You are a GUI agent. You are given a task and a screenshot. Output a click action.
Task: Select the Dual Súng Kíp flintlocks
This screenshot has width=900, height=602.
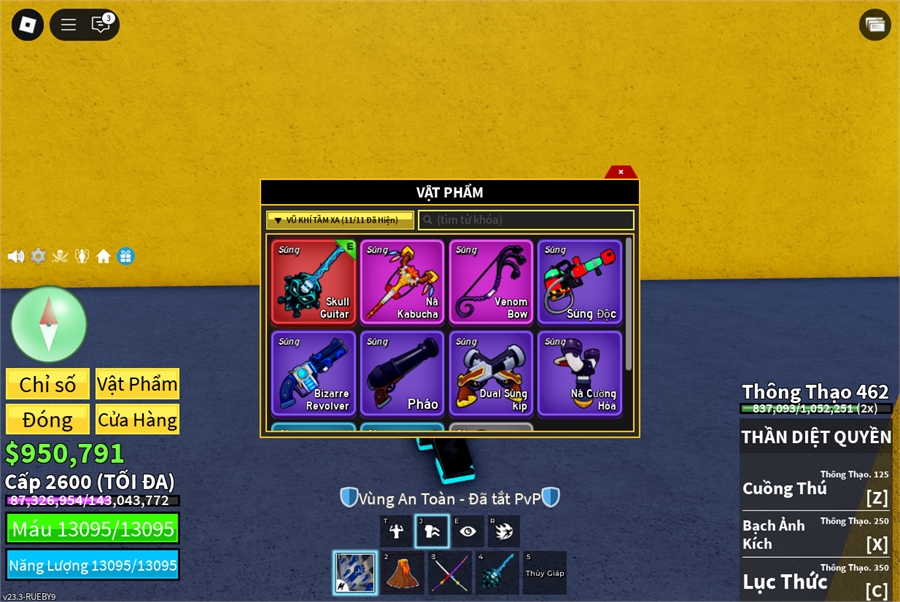pyautogui.click(x=491, y=373)
